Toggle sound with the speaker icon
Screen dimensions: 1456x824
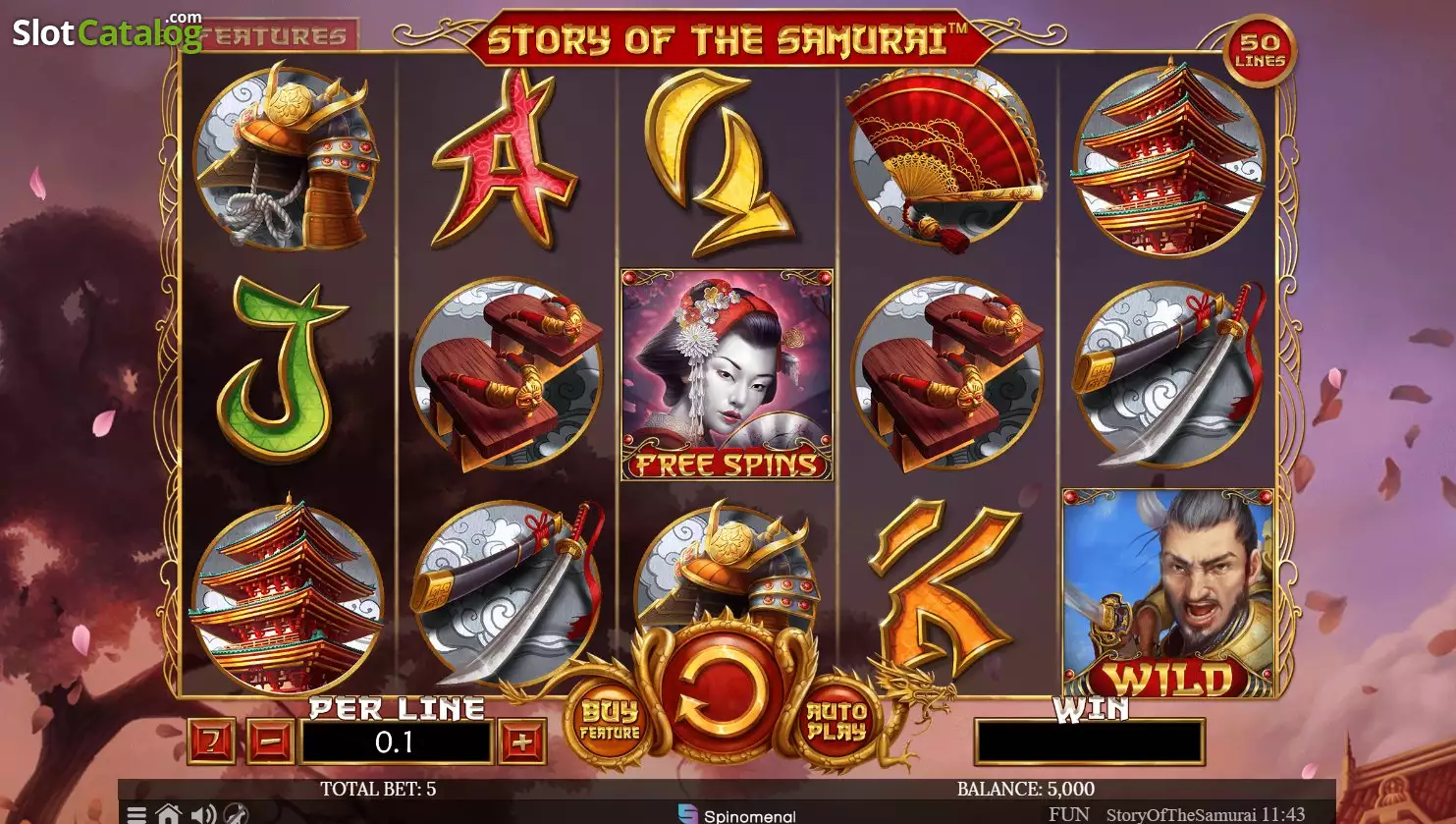pos(203,814)
